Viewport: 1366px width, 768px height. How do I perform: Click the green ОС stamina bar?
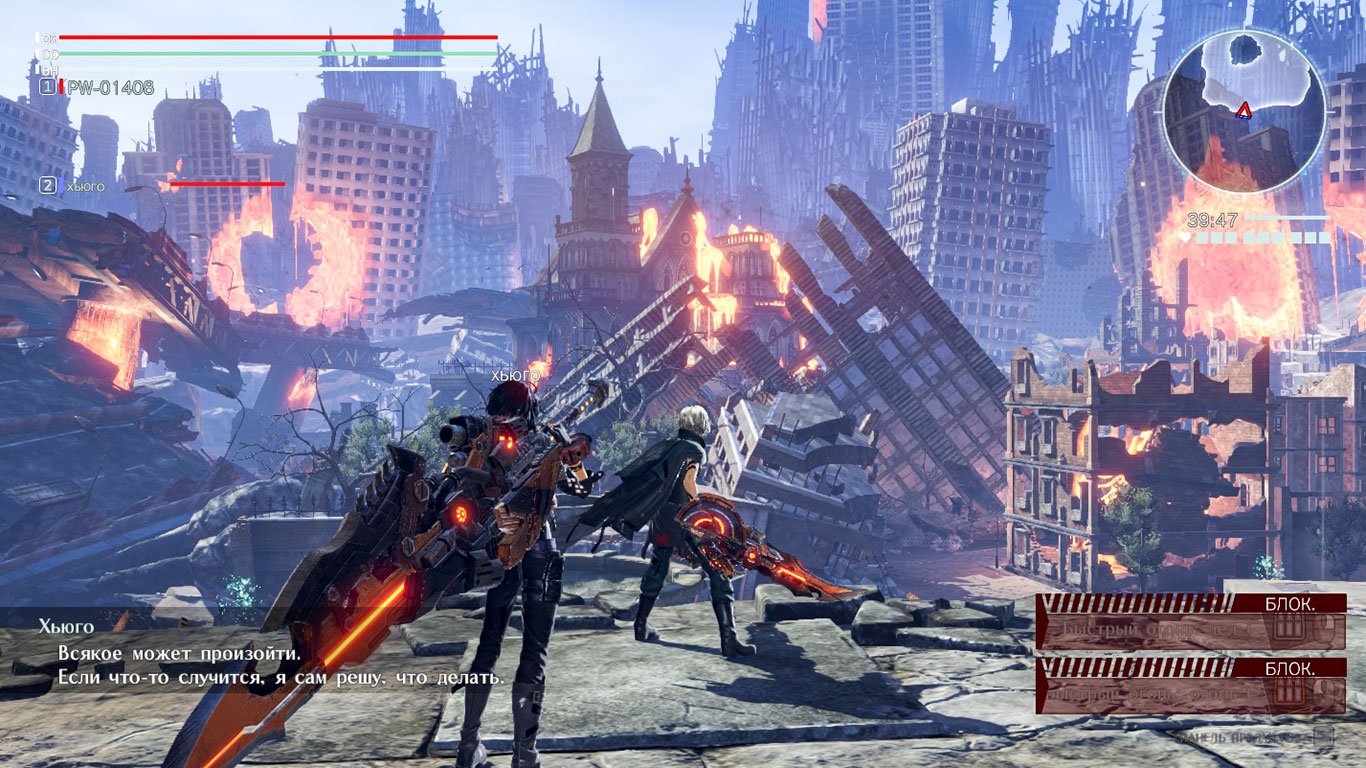tap(280, 53)
